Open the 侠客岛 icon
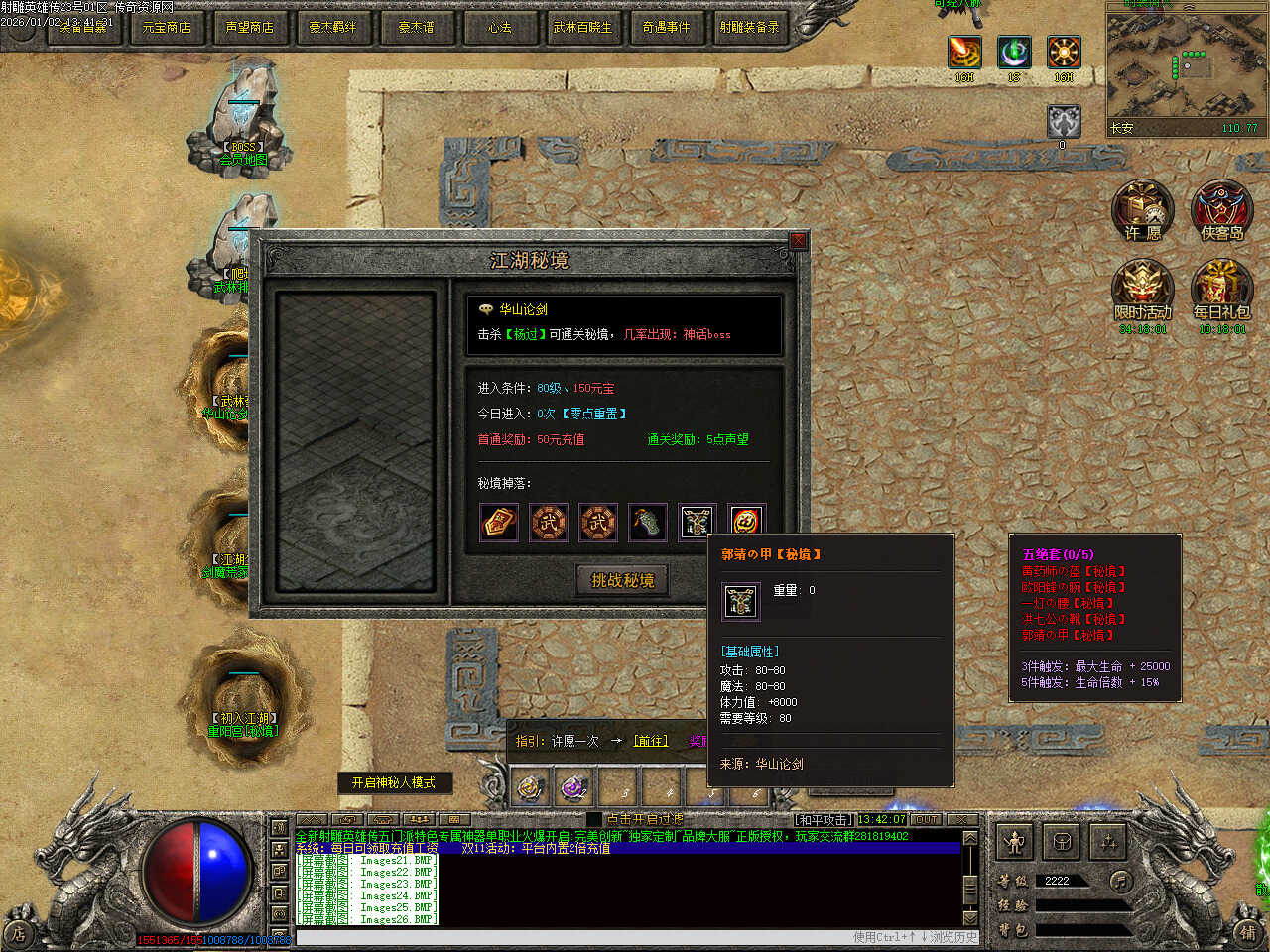Viewport: 1270px width, 952px height. (1221, 210)
